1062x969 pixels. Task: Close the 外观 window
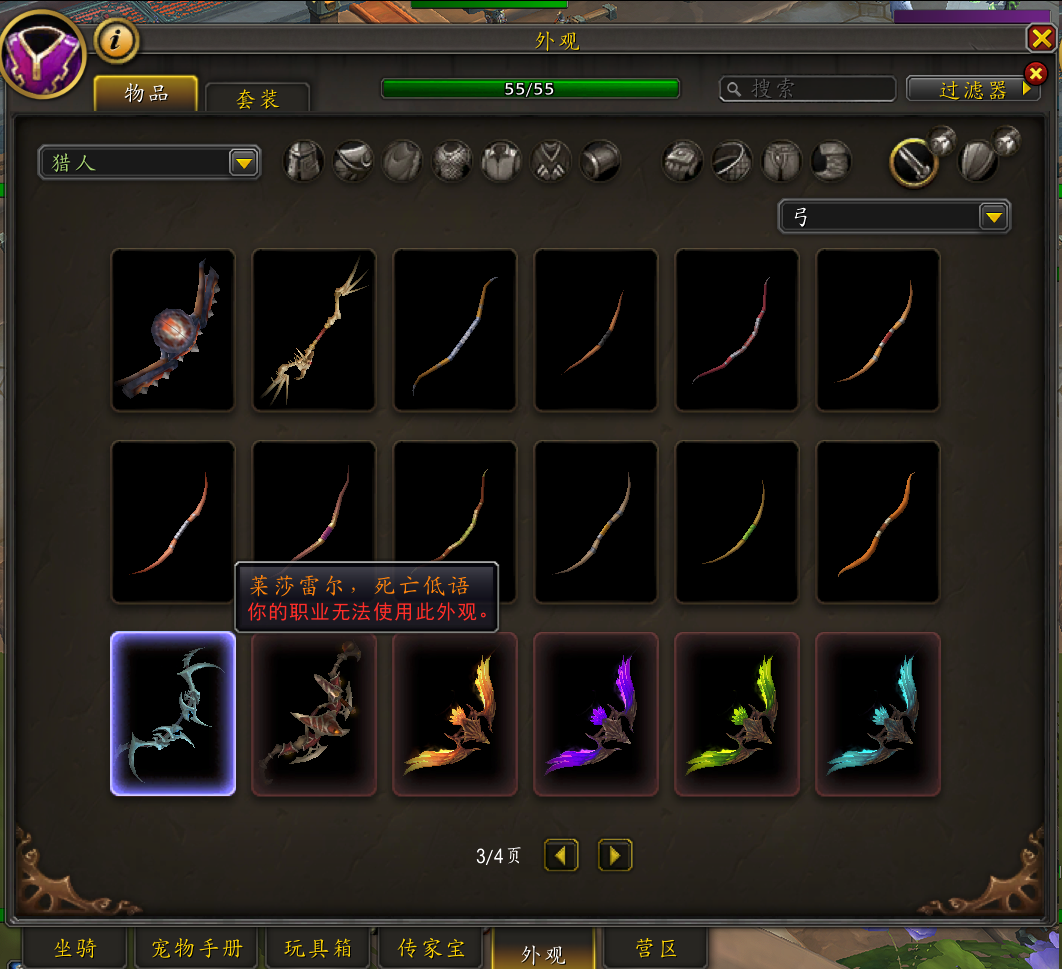coord(1040,38)
